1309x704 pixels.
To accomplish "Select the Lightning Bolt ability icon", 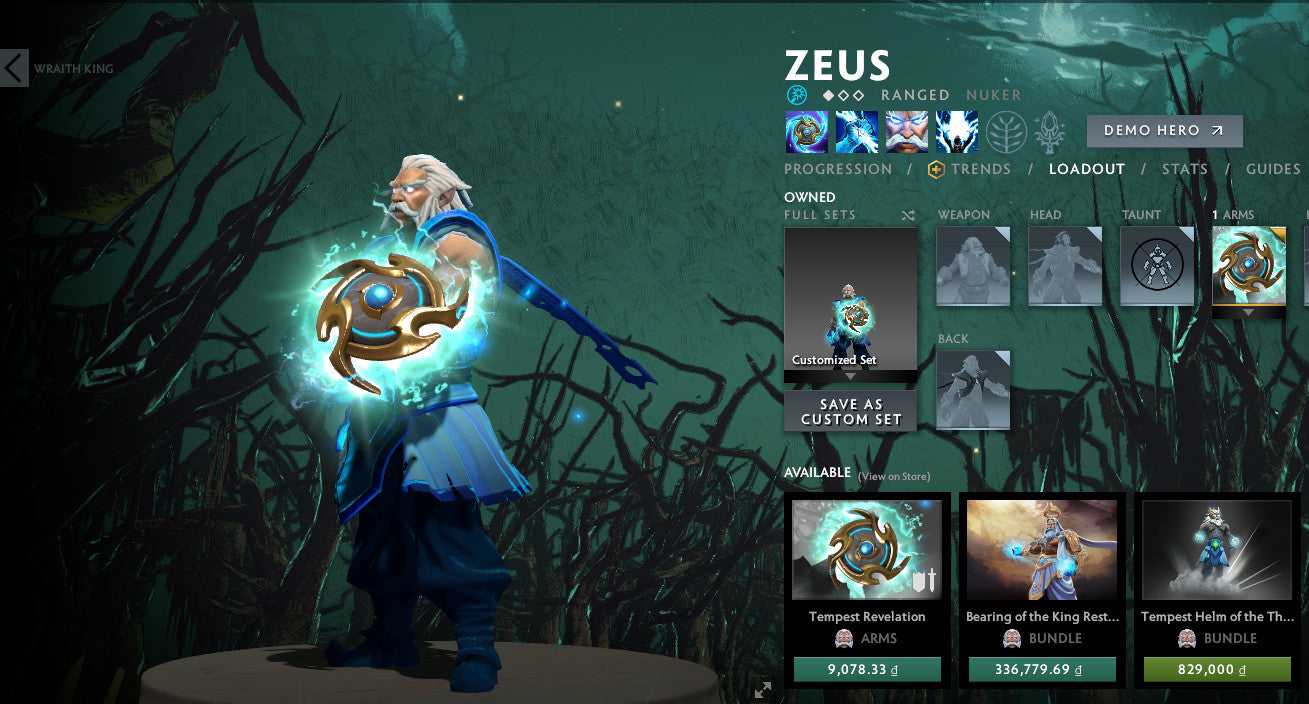I will coord(856,132).
